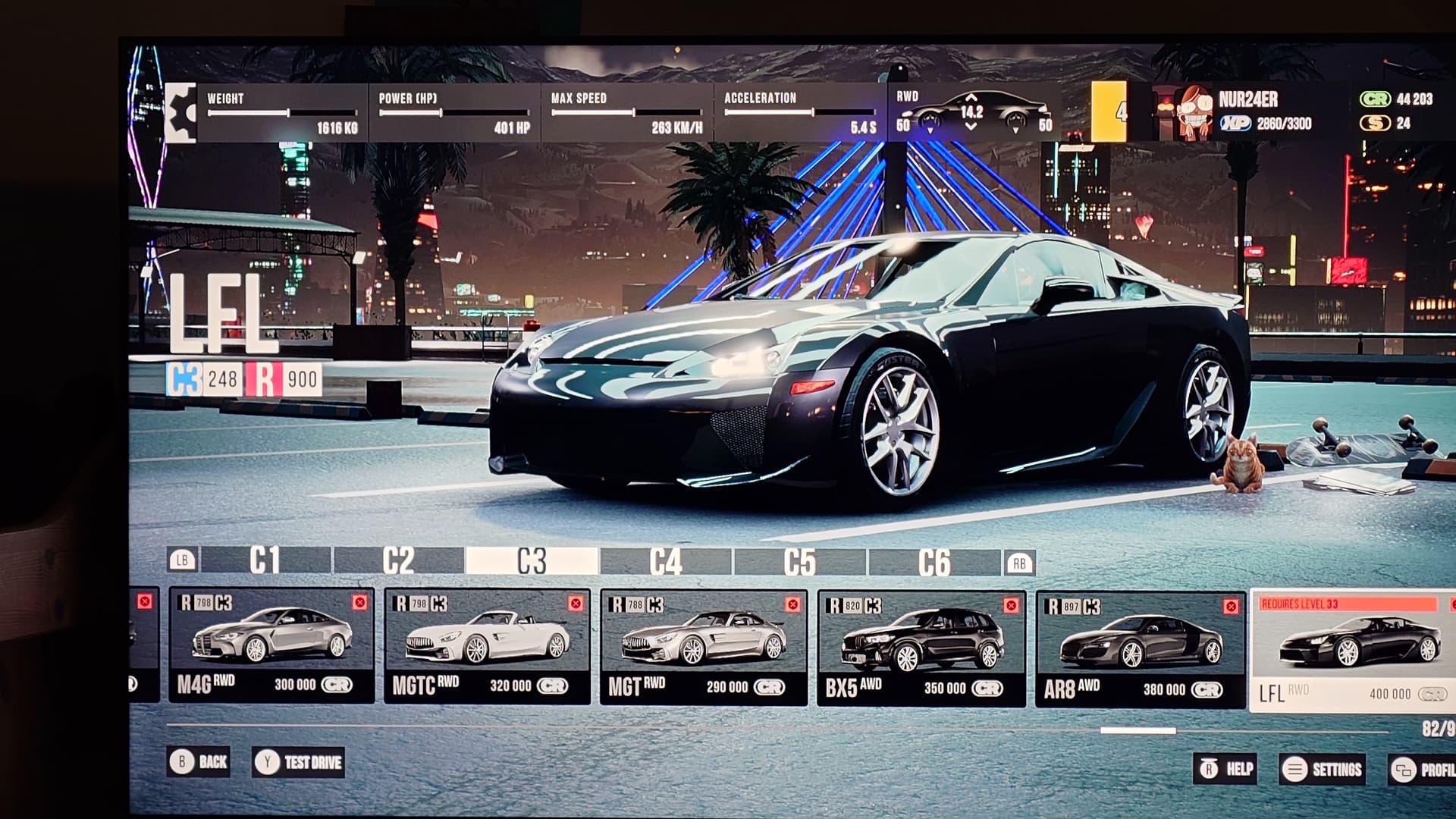The height and width of the screenshot is (819, 1456).
Task: Pick the MGT coupe for 290 000
Action: pyautogui.click(x=704, y=648)
